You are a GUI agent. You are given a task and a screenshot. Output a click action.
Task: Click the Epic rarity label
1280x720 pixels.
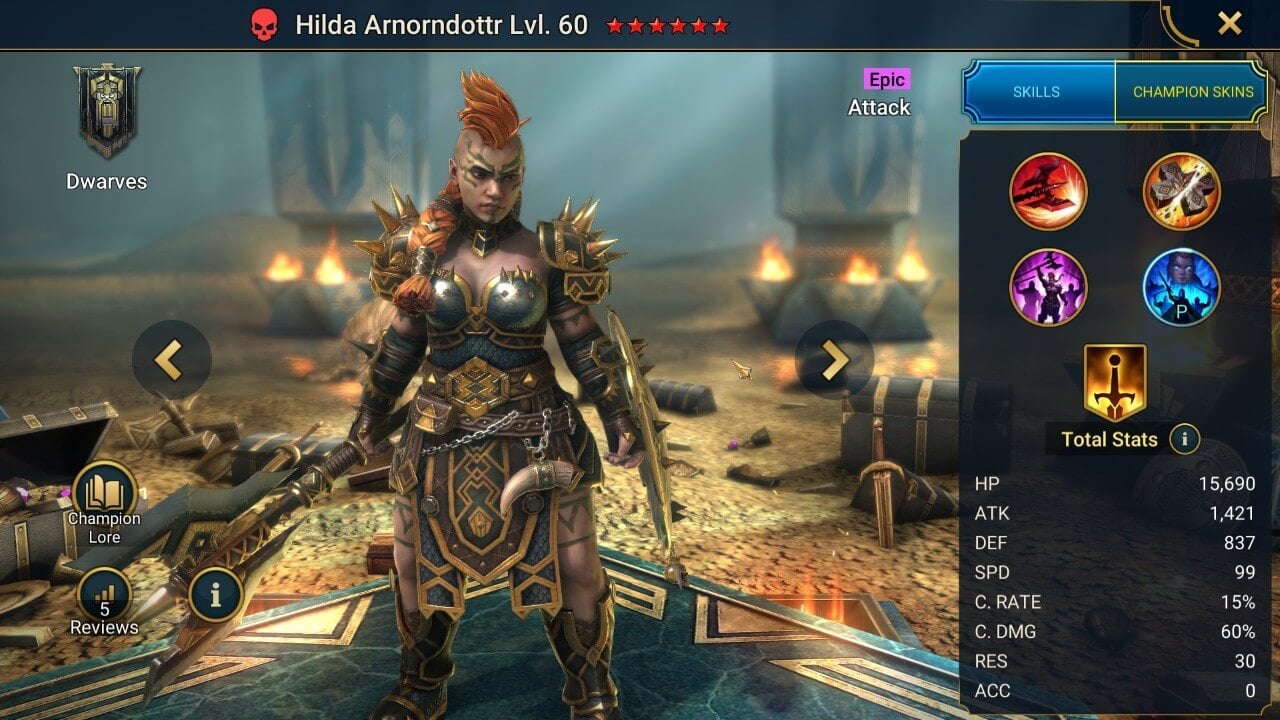(x=886, y=80)
